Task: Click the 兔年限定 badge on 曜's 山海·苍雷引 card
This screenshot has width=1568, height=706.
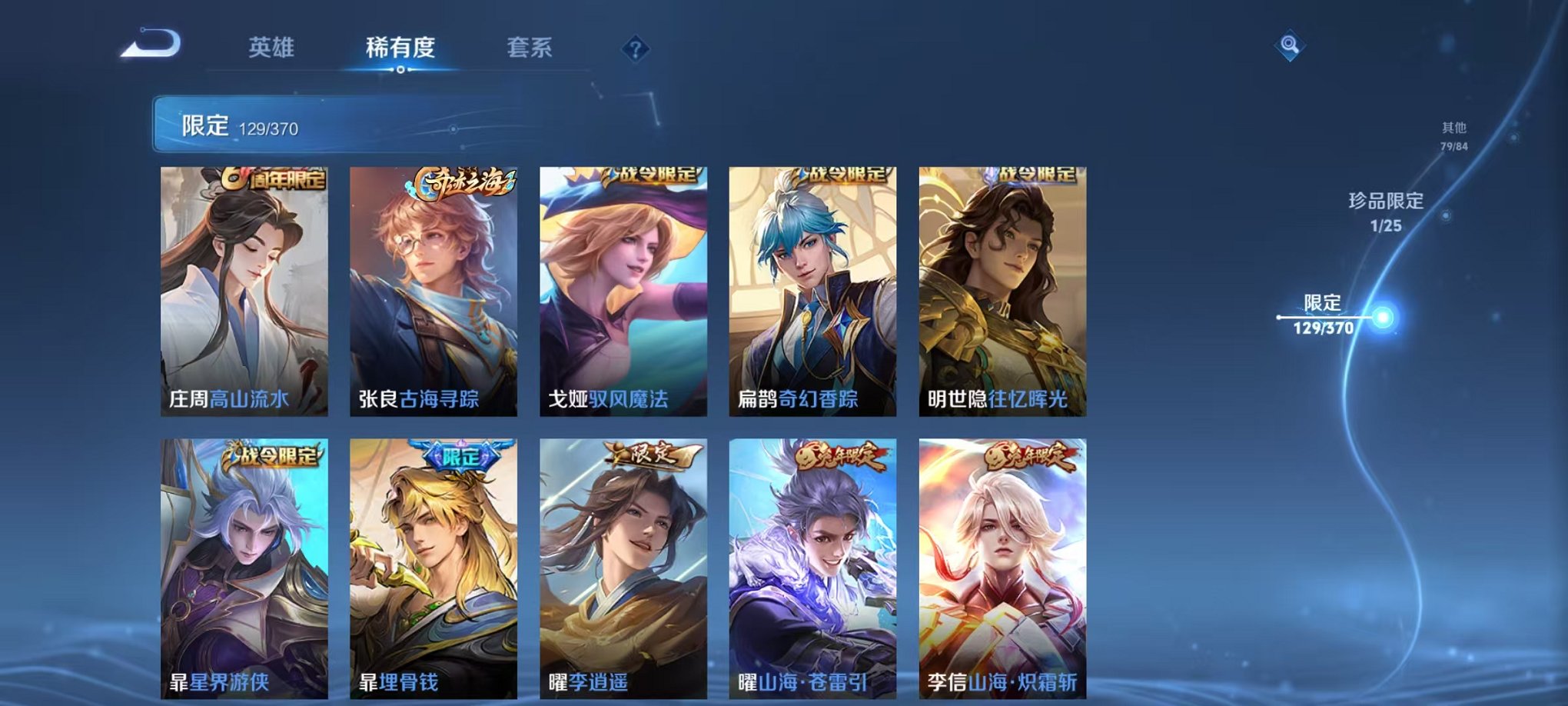Action: coord(838,459)
